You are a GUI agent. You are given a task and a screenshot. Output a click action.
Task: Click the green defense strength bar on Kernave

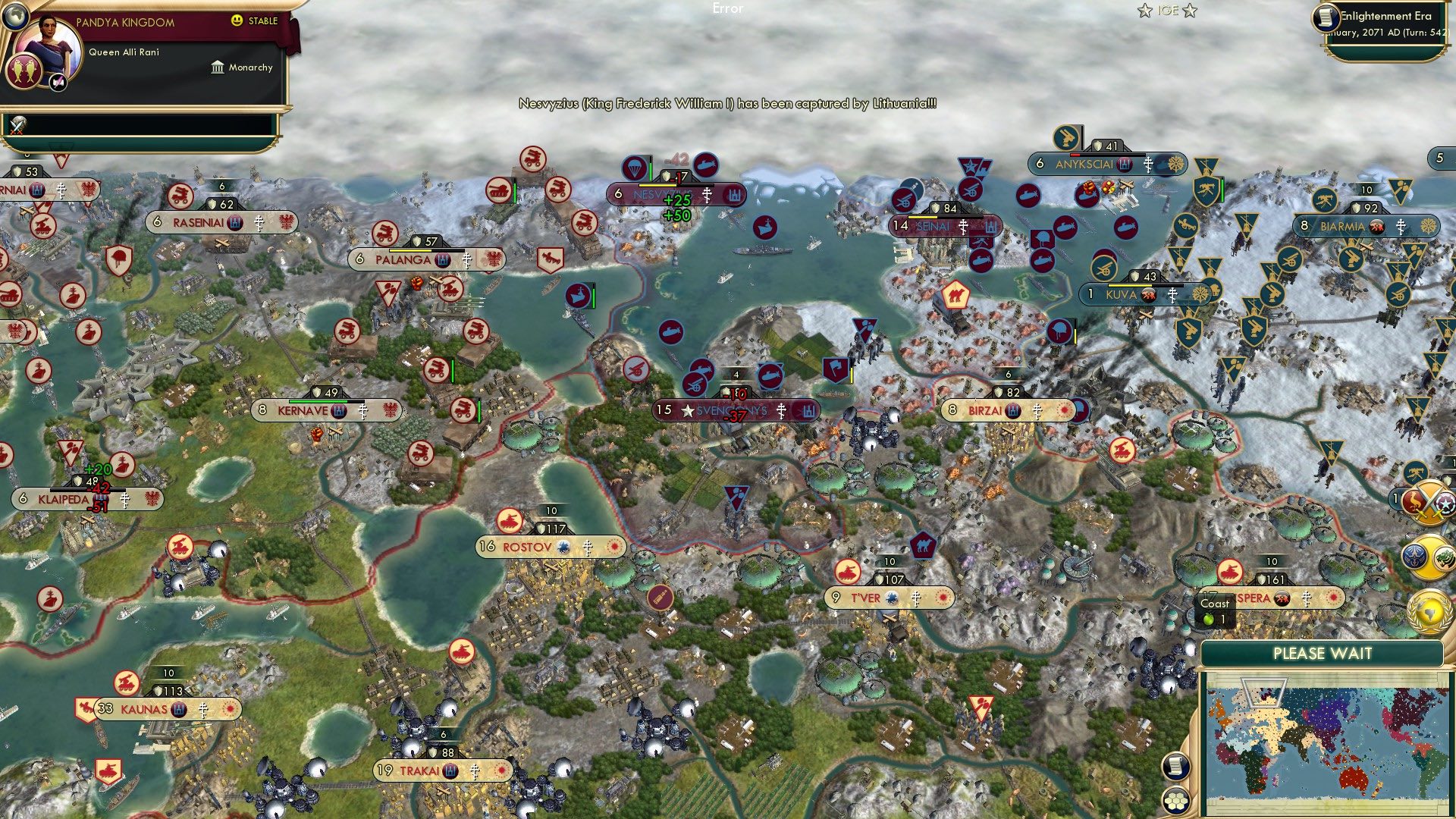(x=318, y=401)
